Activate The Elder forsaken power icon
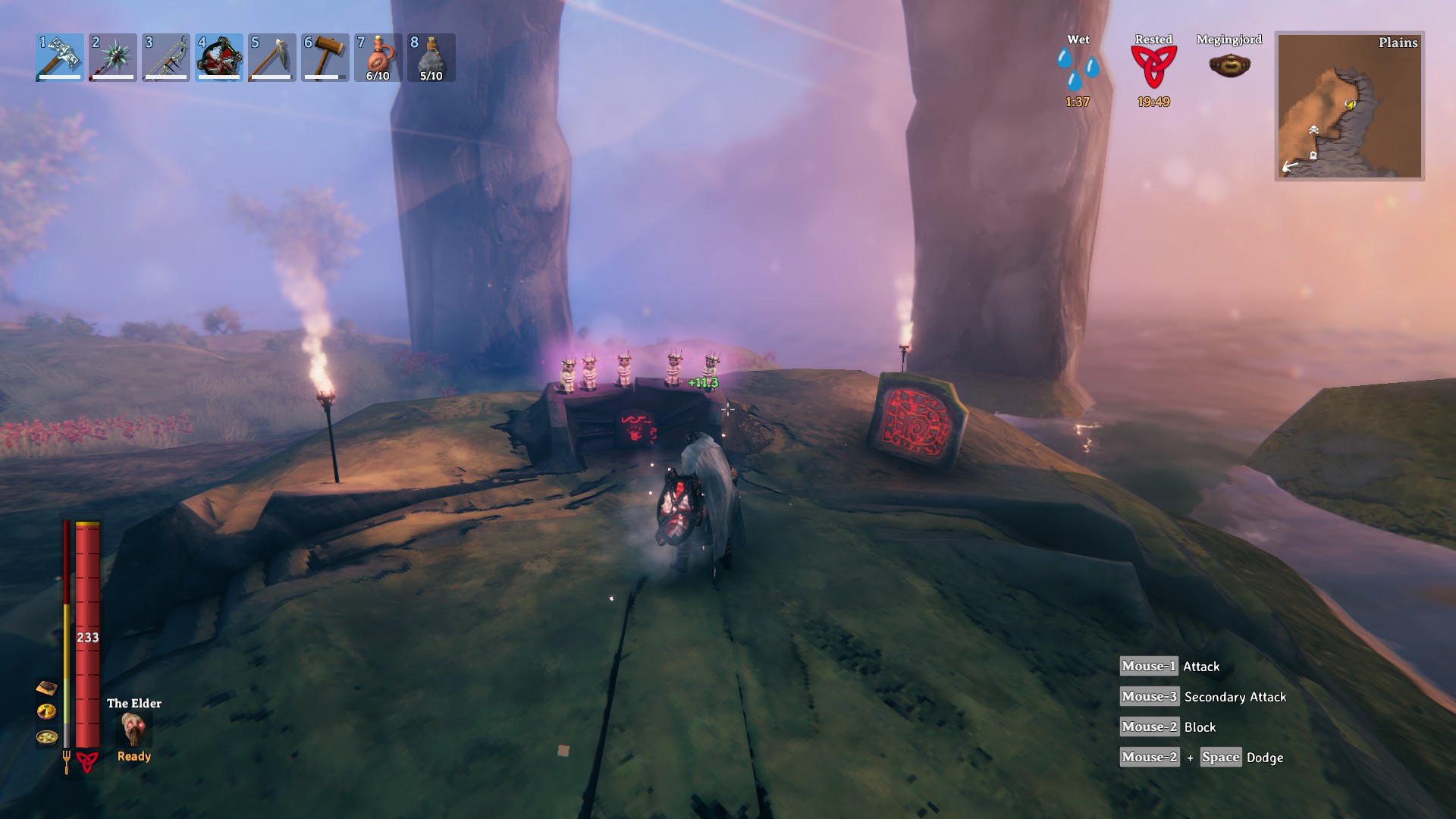 (134, 729)
